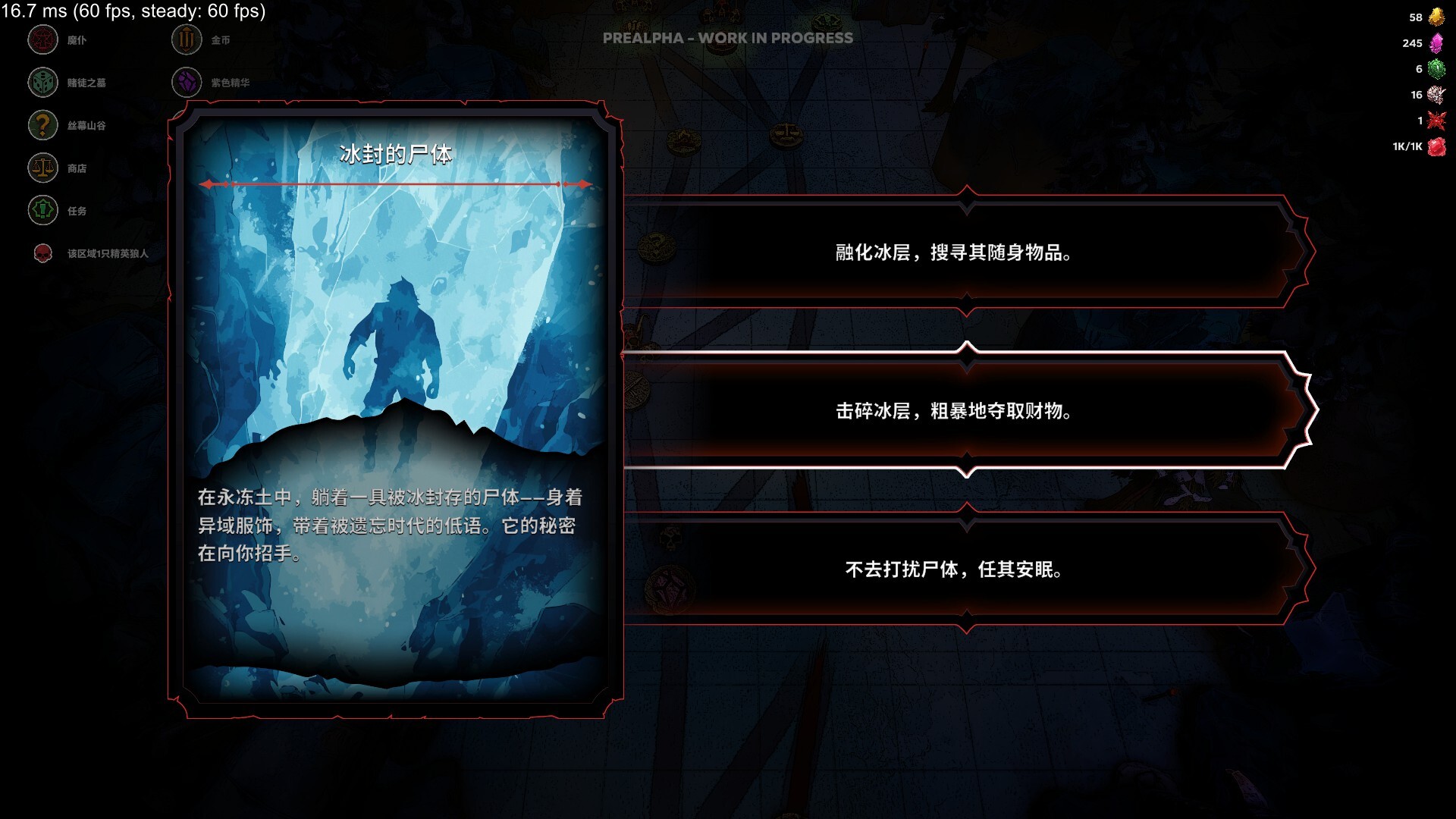Open 赌徒之墓 via the dice icon
This screenshot has height=819, width=1456.
tap(42, 83)
